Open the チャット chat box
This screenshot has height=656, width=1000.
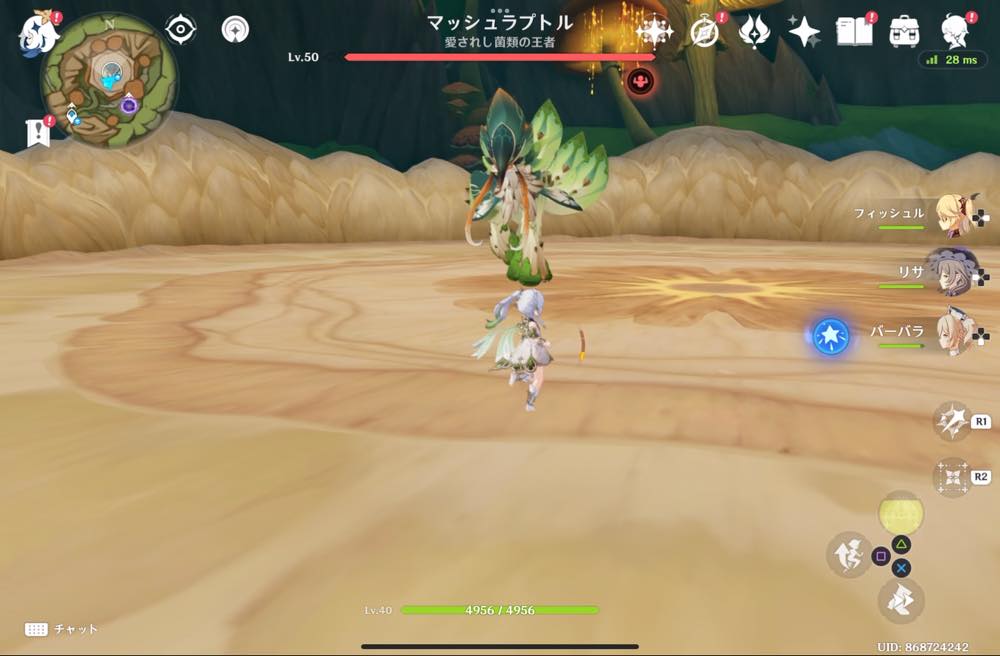click(x=62, y=629)
